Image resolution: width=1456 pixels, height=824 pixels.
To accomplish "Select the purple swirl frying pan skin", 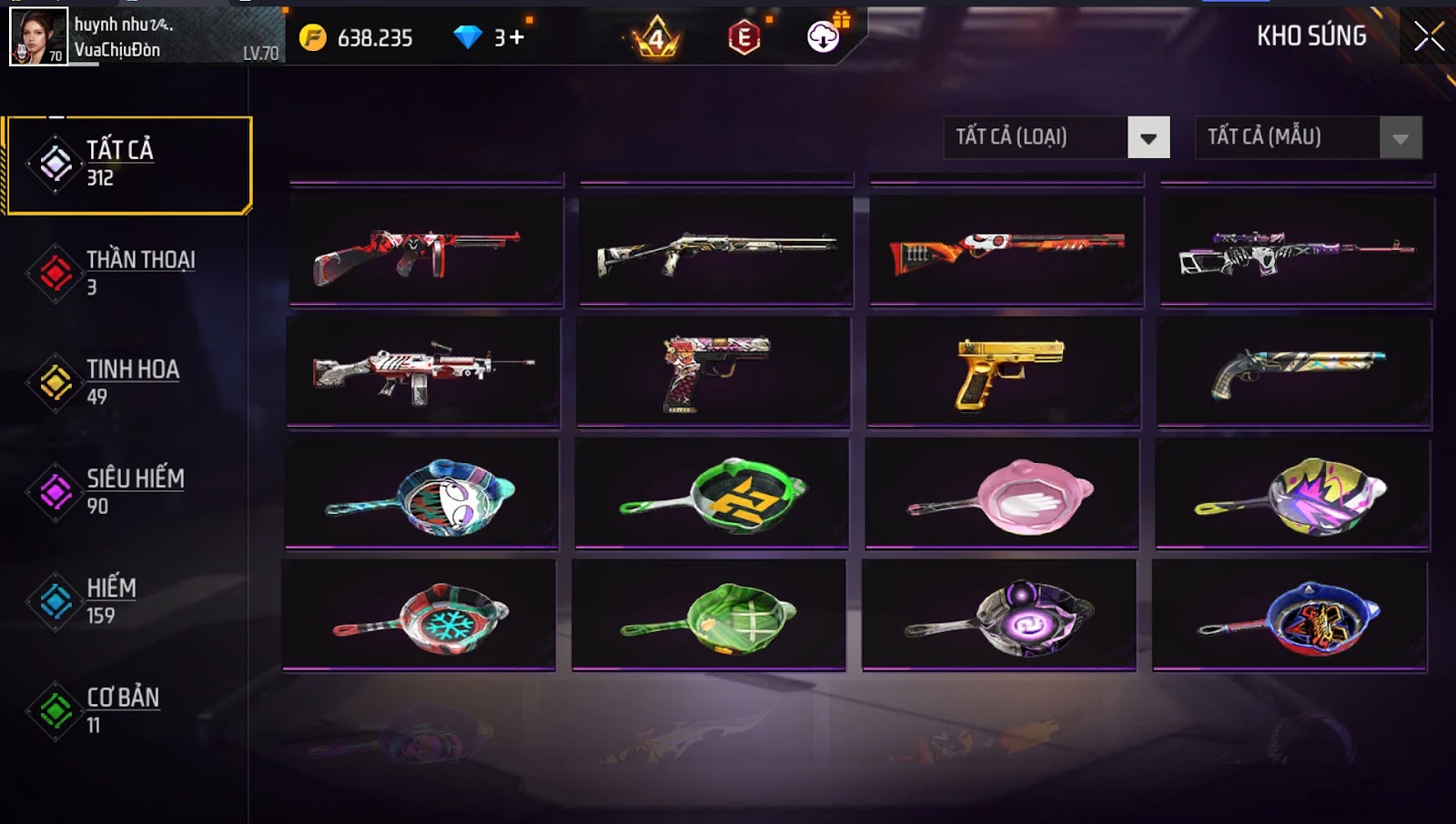I will coord(999,616).
